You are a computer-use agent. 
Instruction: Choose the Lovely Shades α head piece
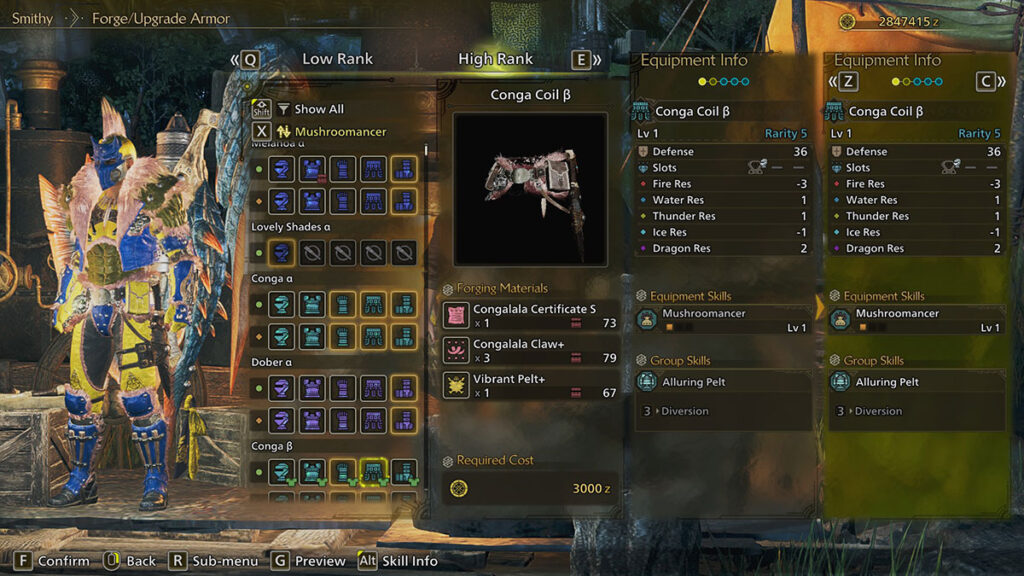[282, 253]
